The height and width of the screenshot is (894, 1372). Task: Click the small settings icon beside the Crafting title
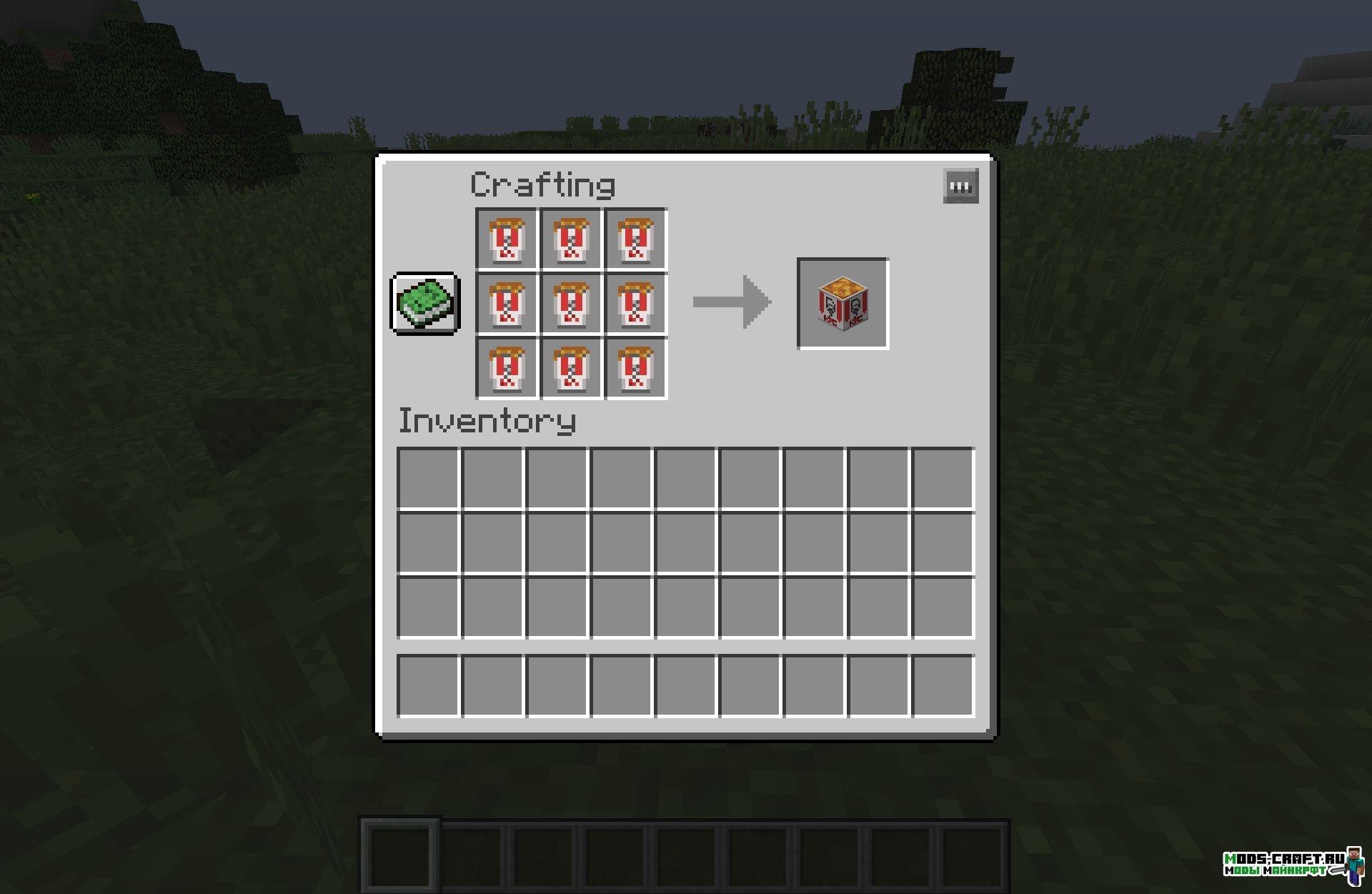pyautogui.click(x=960, y=186)
